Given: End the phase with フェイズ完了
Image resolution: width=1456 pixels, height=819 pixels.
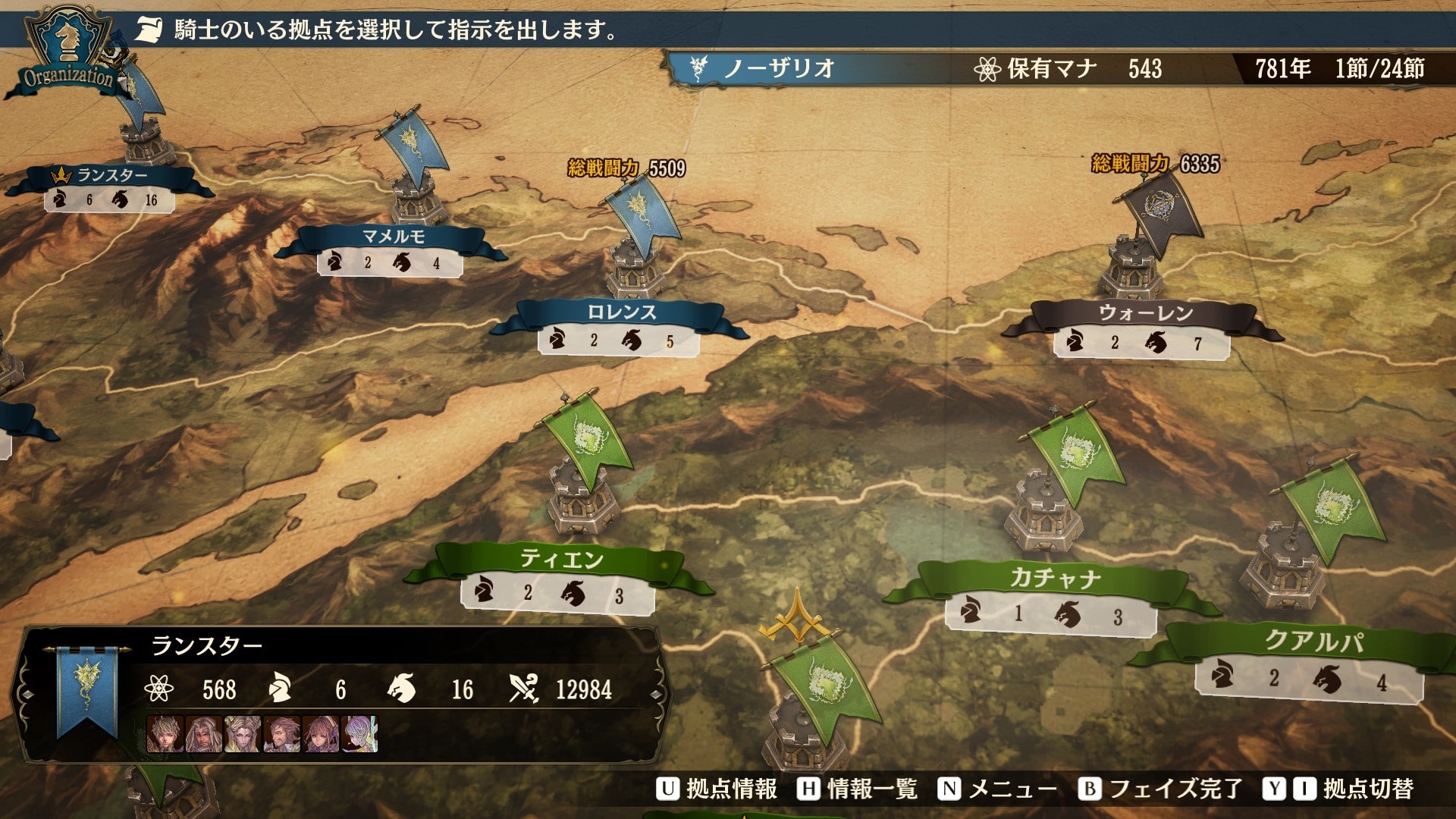Looking at the screenshot, I should coord(1161,789).
